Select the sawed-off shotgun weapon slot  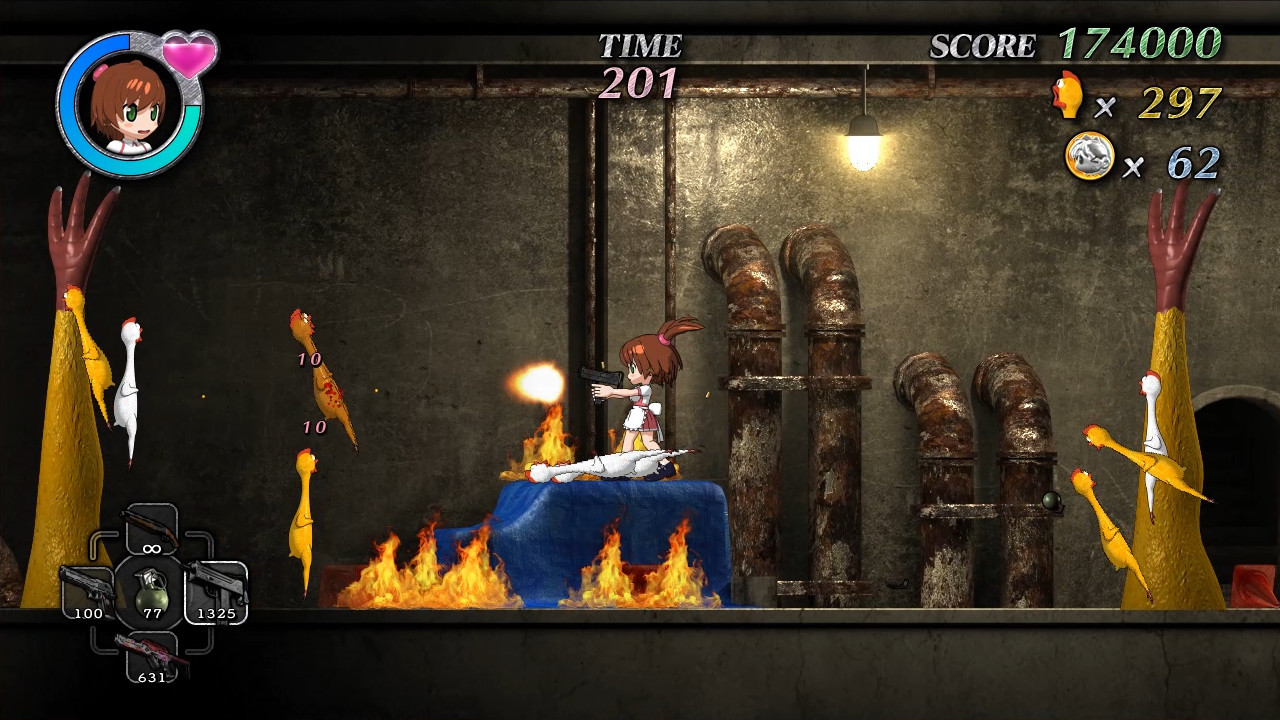point(152,528)
